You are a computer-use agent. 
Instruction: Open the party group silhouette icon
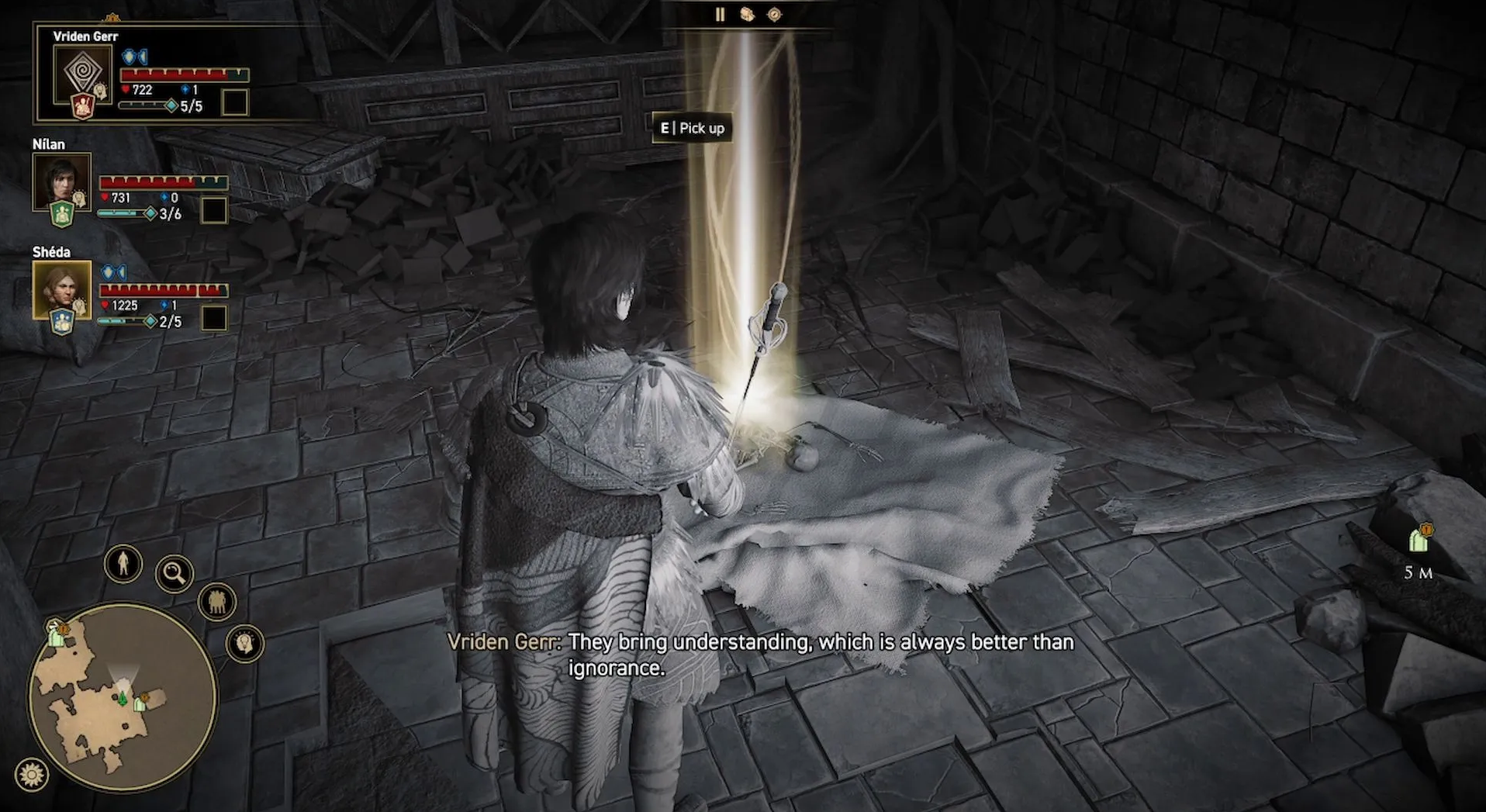tap(217, 602)
